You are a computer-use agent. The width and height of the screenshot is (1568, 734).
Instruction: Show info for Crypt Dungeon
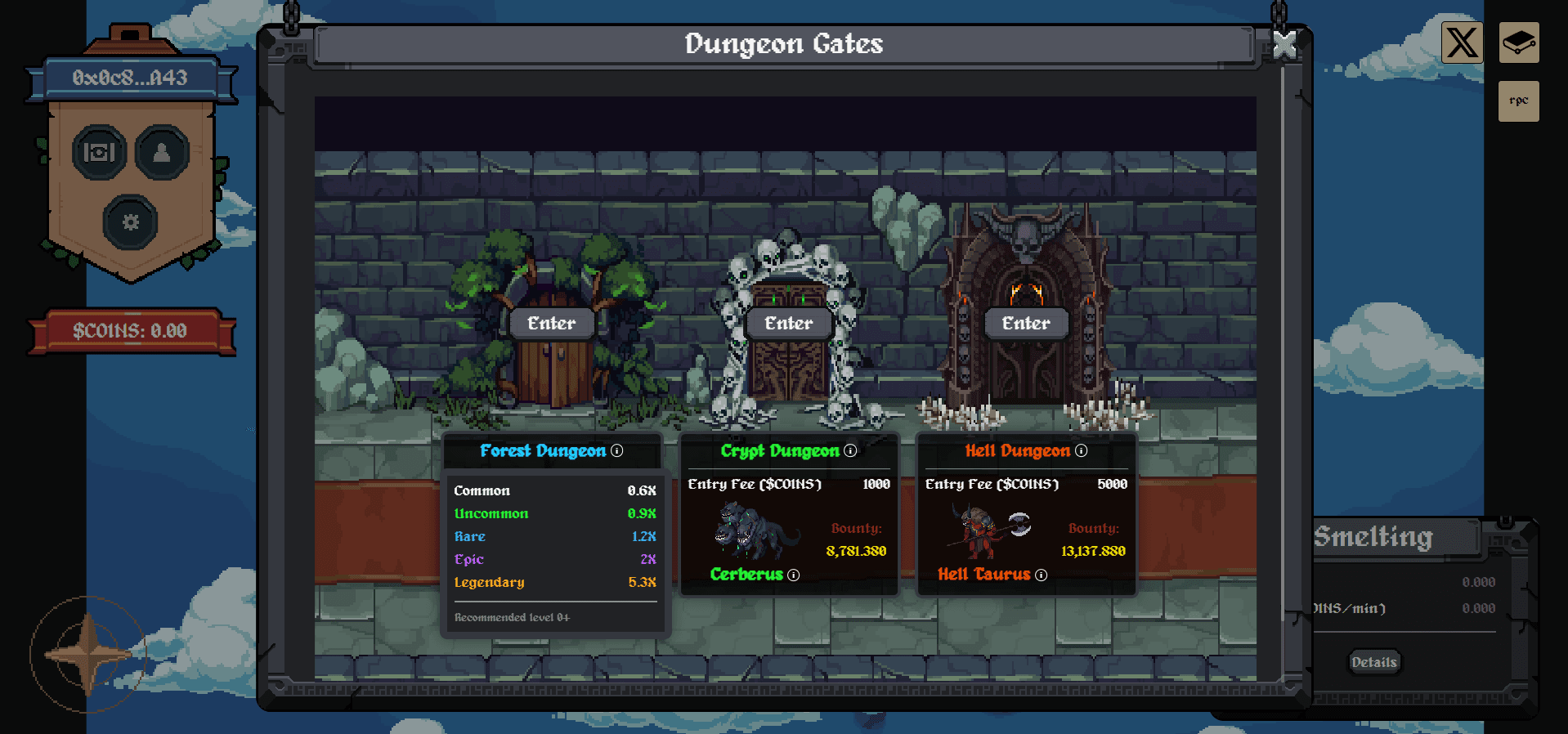coord(852,450)
